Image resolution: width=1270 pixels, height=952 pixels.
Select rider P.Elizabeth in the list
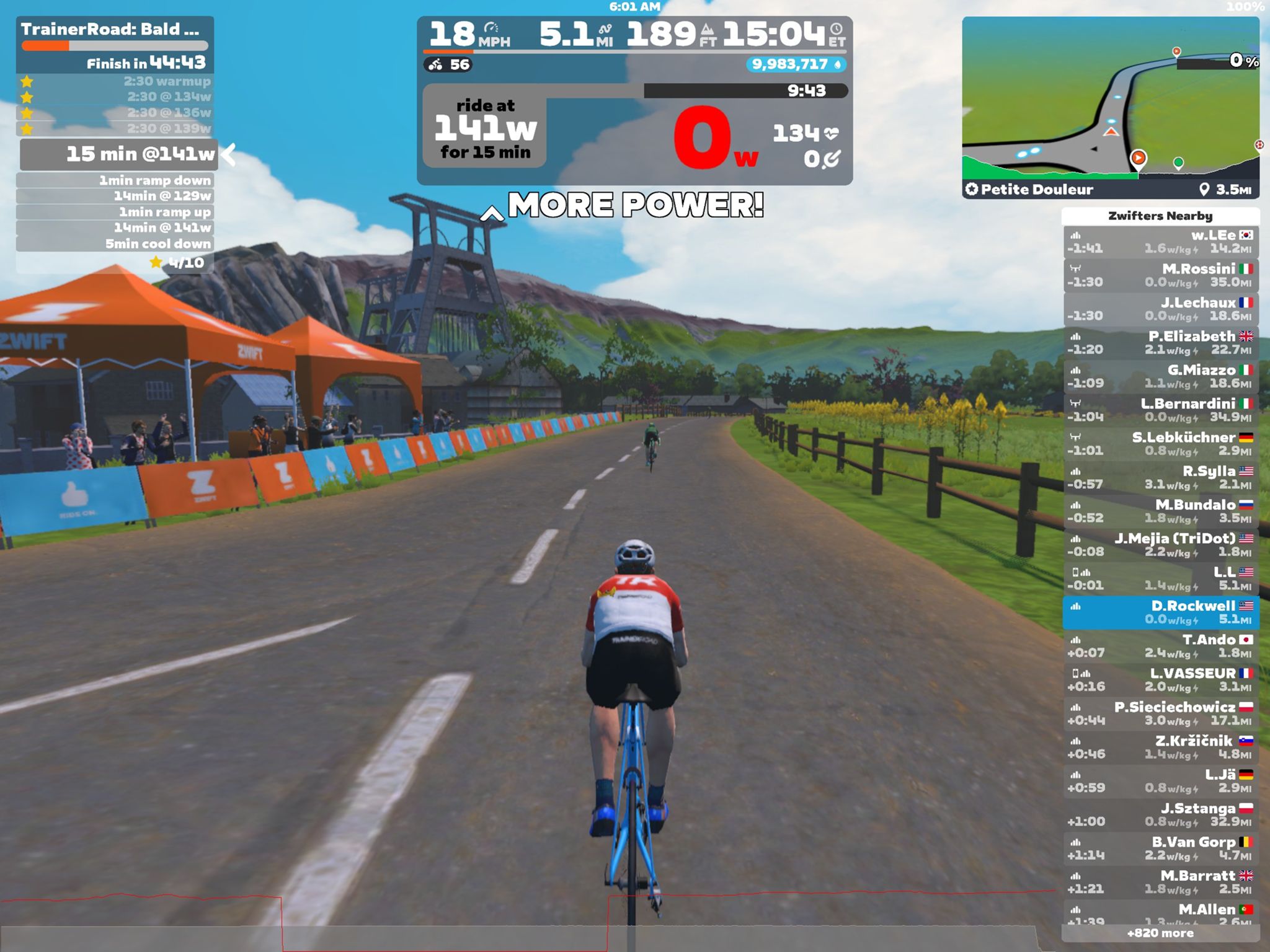point(1160,343)
